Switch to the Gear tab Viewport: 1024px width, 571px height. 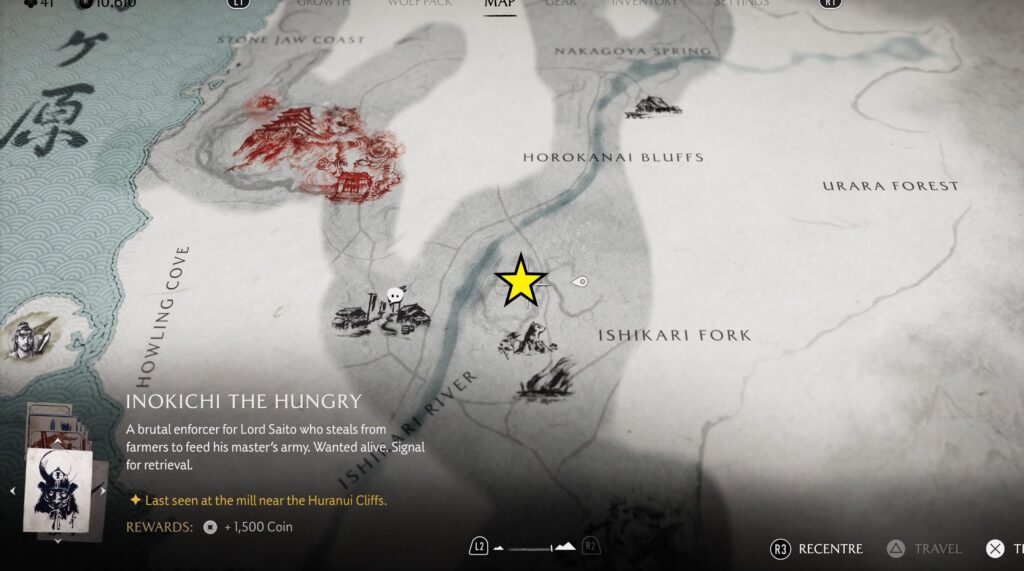(x=560, y=4)
